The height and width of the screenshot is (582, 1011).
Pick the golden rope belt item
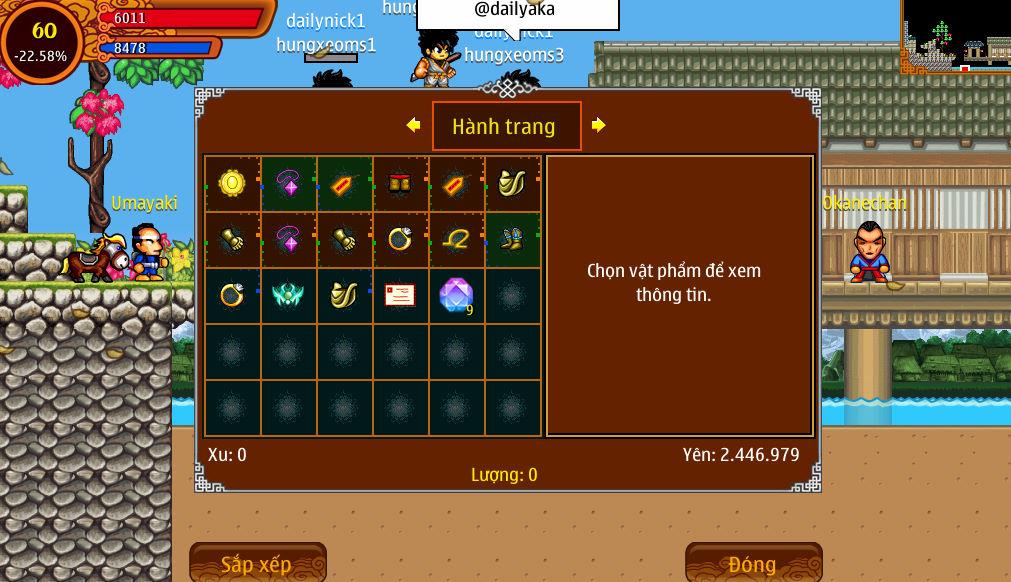pos(456,239)
